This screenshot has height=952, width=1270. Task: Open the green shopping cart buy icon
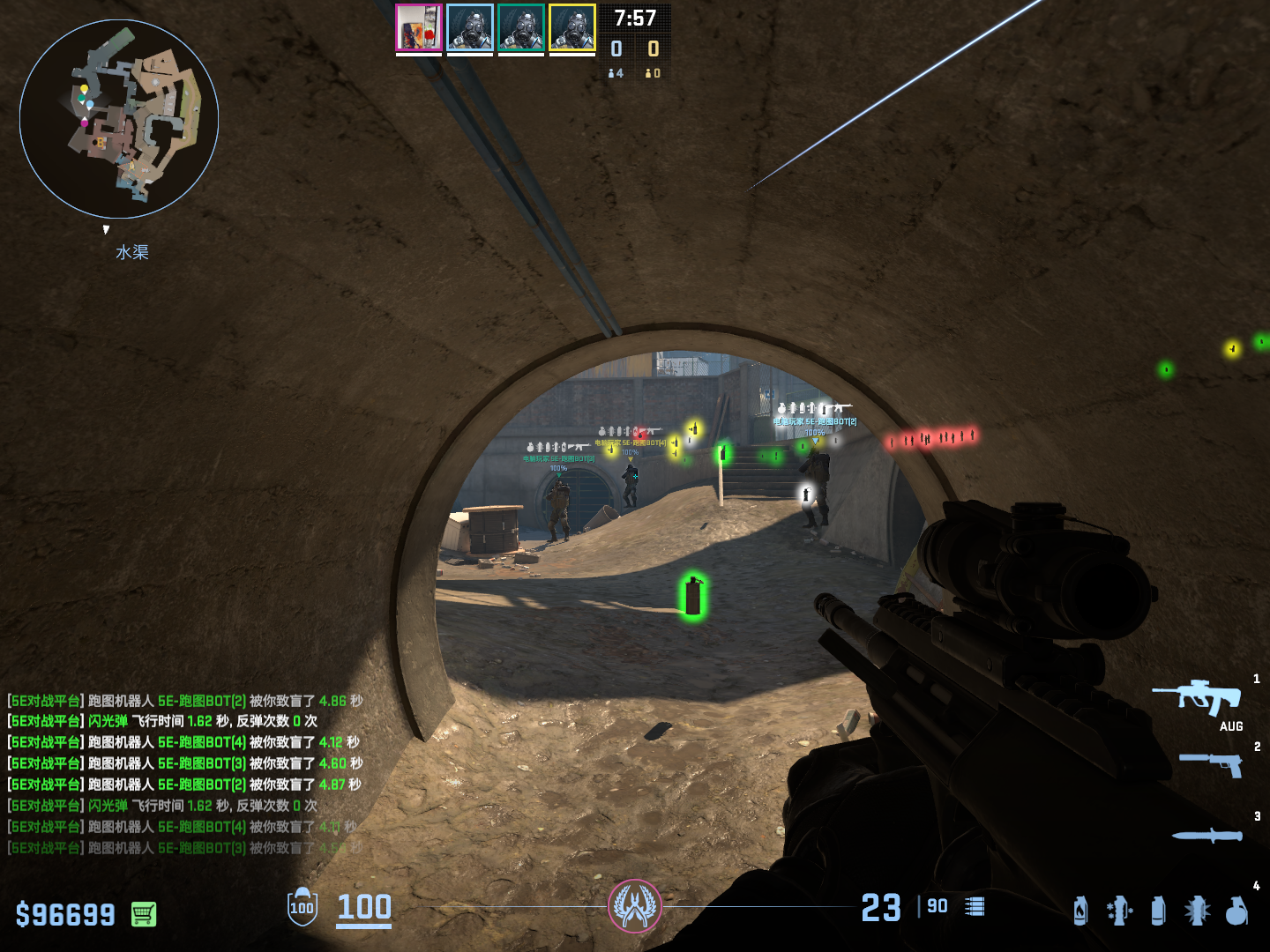[x=144, y=914]
